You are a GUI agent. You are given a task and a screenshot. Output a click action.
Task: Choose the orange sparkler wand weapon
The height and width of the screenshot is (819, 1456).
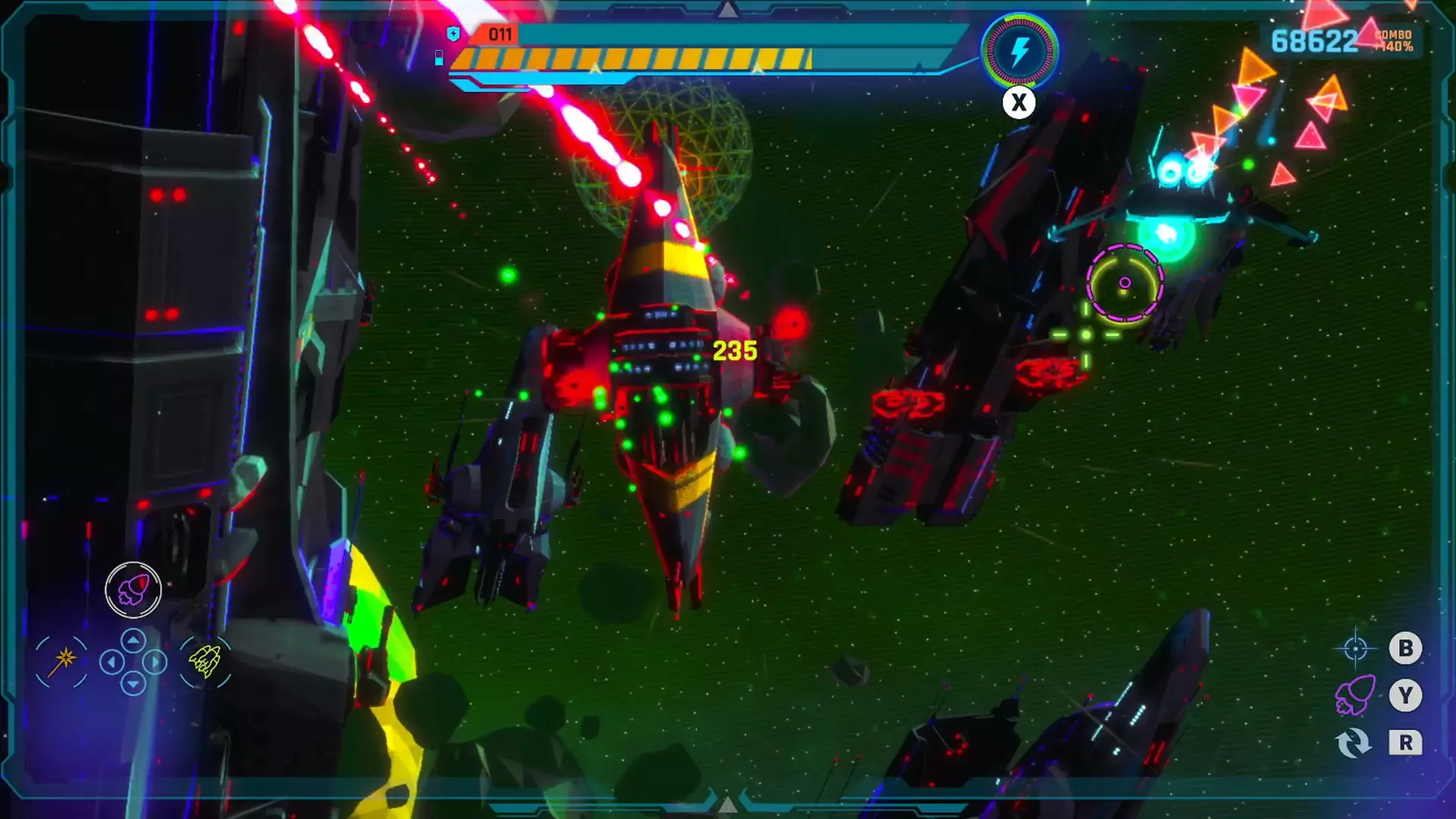point(62,661)
